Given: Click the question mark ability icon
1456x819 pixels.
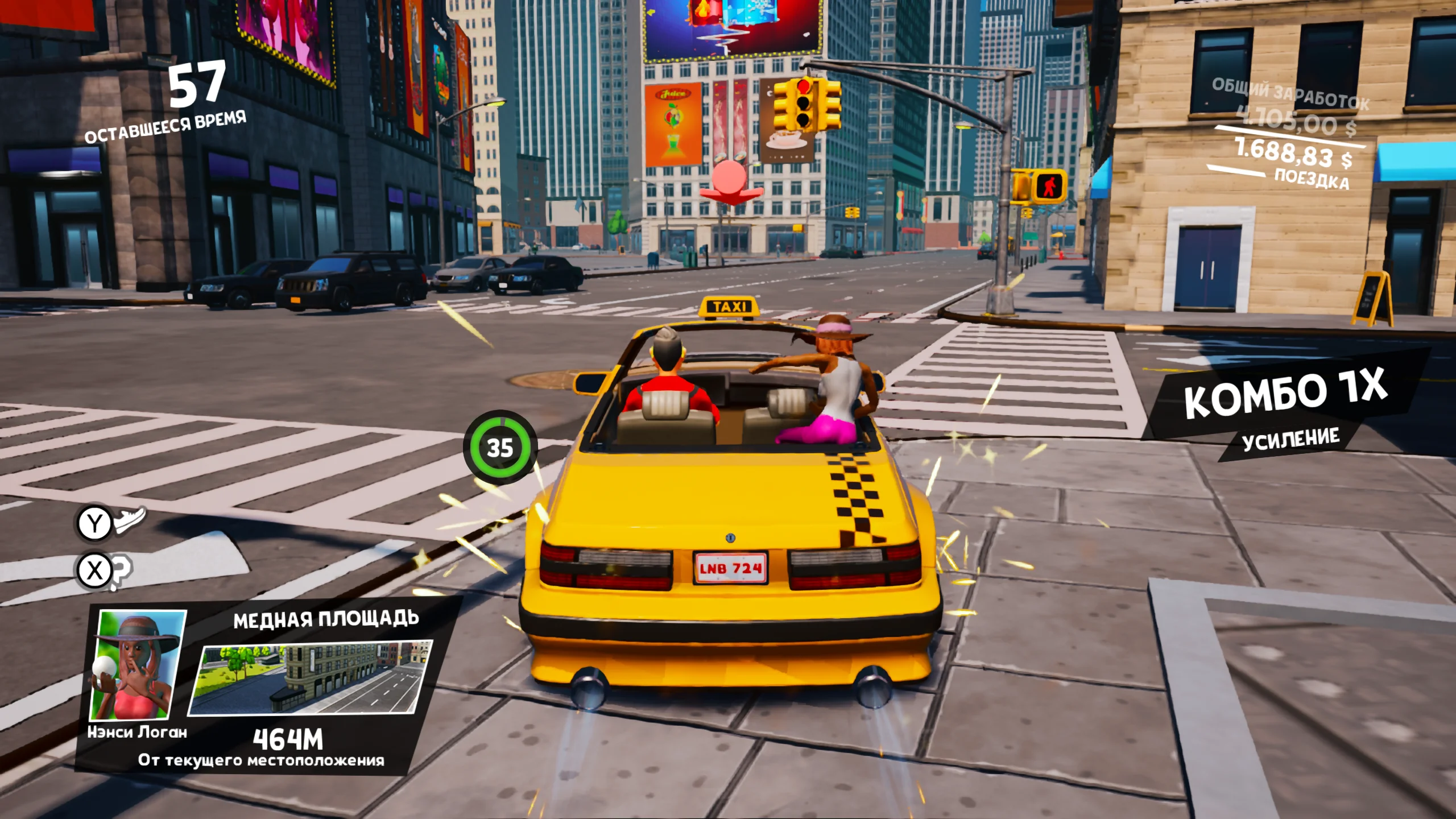Looking at the screenshot, I should click(121, 571).
